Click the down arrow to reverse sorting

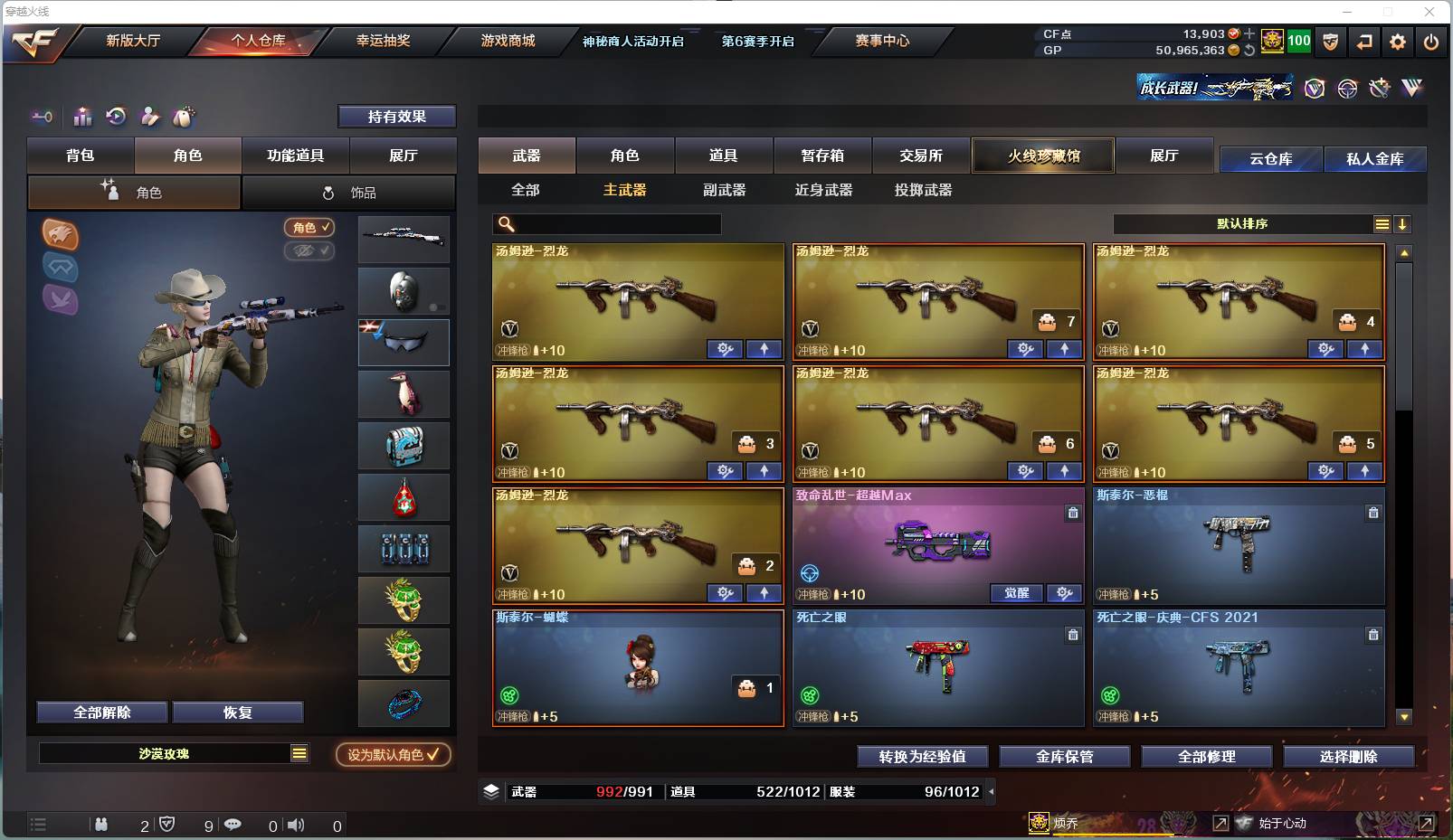coord(1402,223)
